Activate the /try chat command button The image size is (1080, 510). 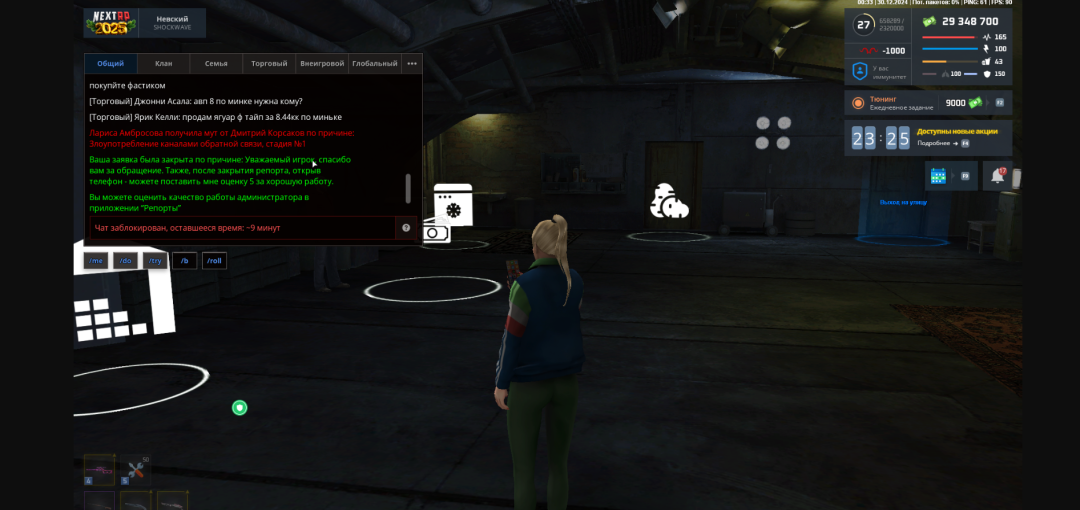point(155,261)
